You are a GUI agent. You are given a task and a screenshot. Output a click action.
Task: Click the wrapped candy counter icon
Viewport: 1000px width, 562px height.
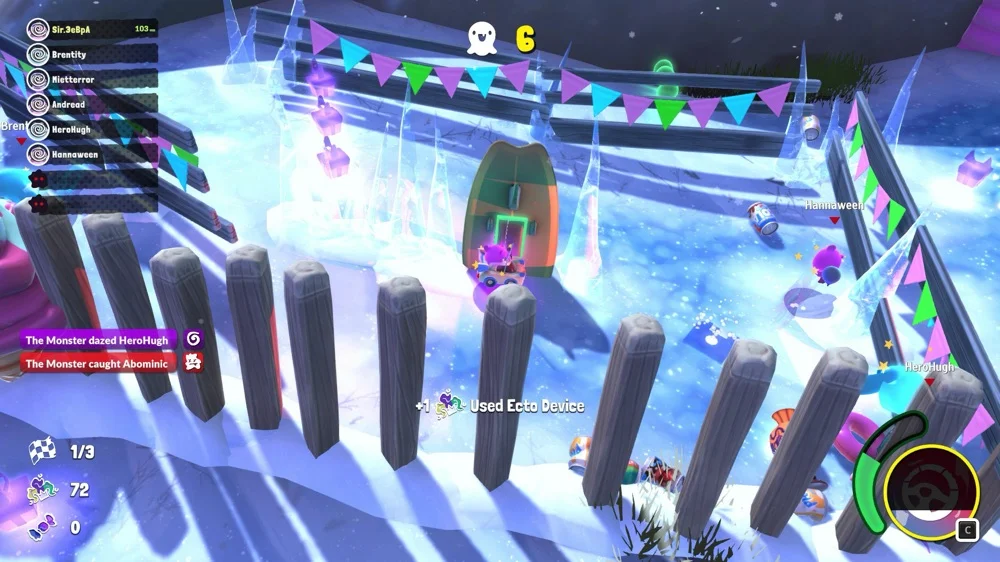(41, 526)
